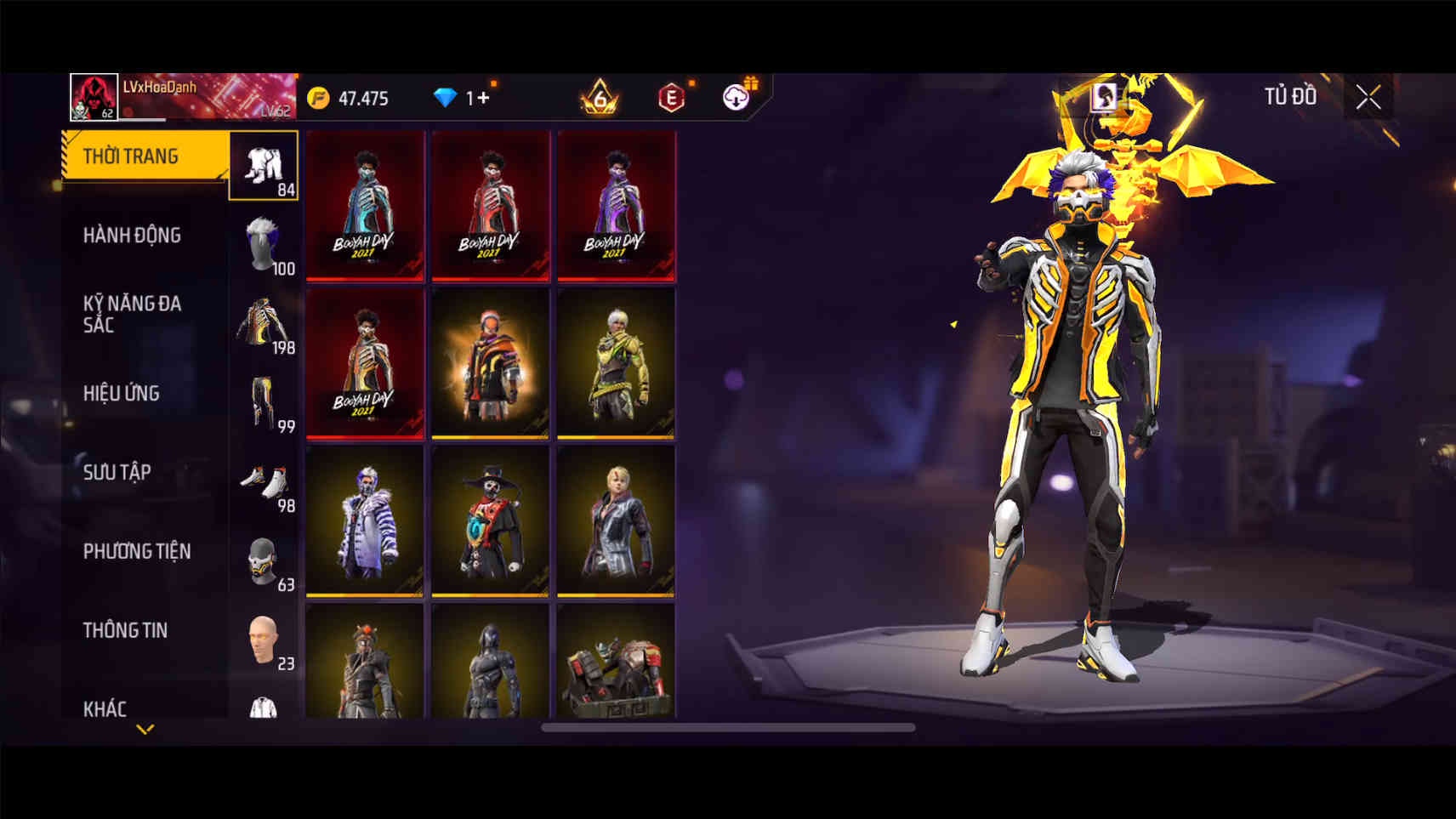Choose the hair subcategory showing 100
Image resolution: width=1456 pixels, height=819 pixels.
click(264, 245)
